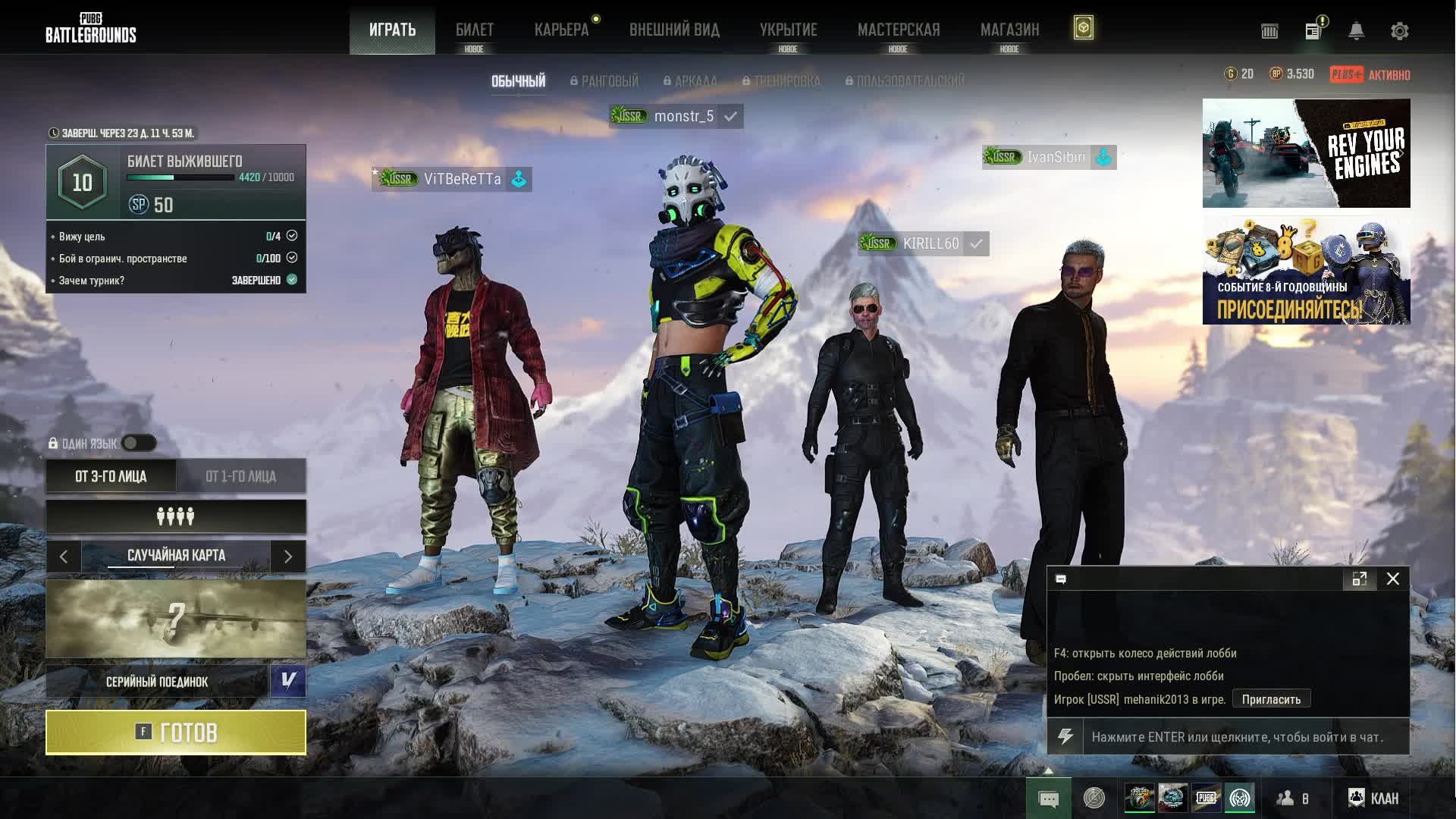The image size is (1456, 819).
Task: Open the settings gear icon
Action: (1399, 31)
